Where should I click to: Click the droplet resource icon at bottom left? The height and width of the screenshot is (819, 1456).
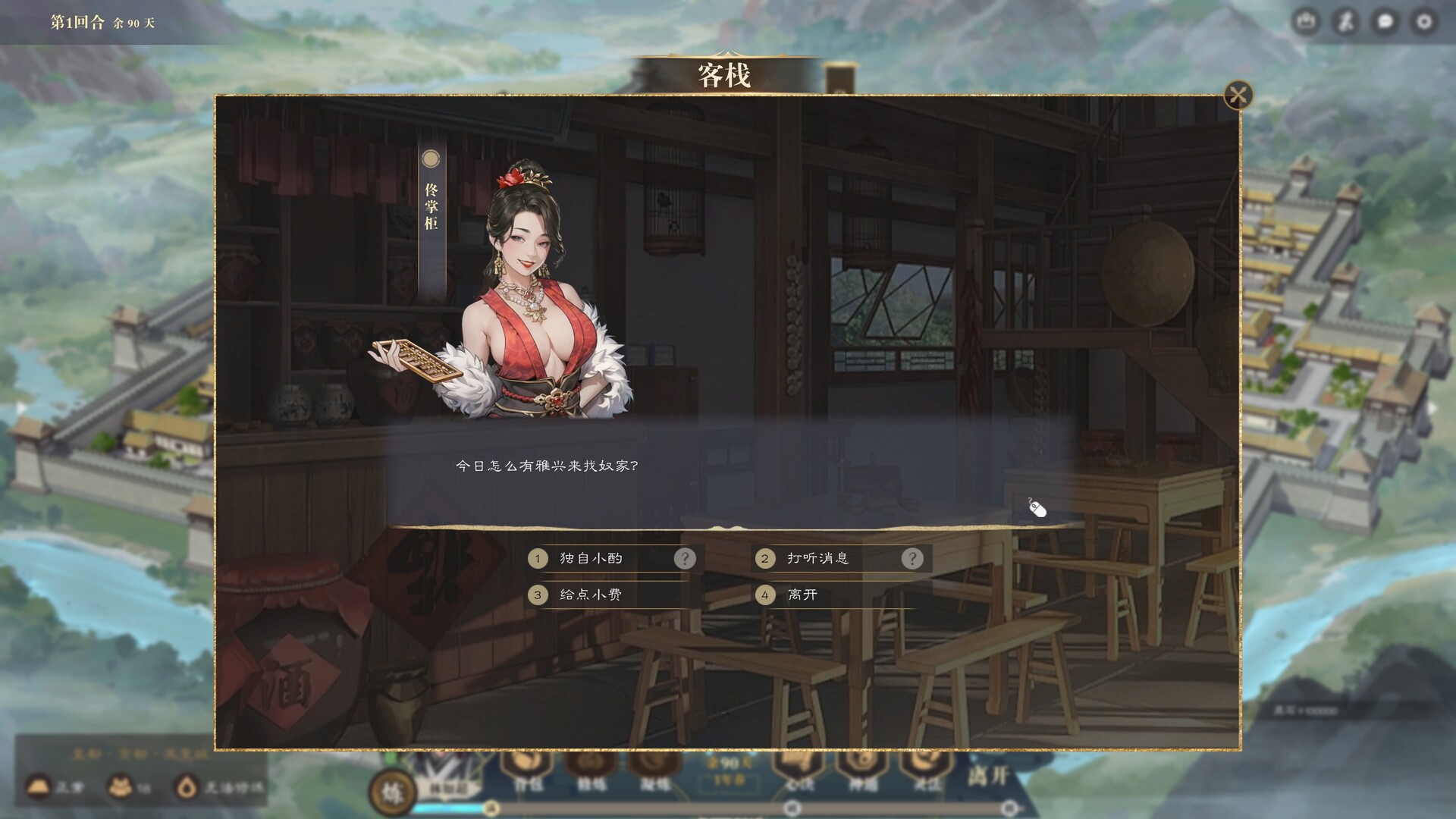pyautogui.click(x=188, y=787)
